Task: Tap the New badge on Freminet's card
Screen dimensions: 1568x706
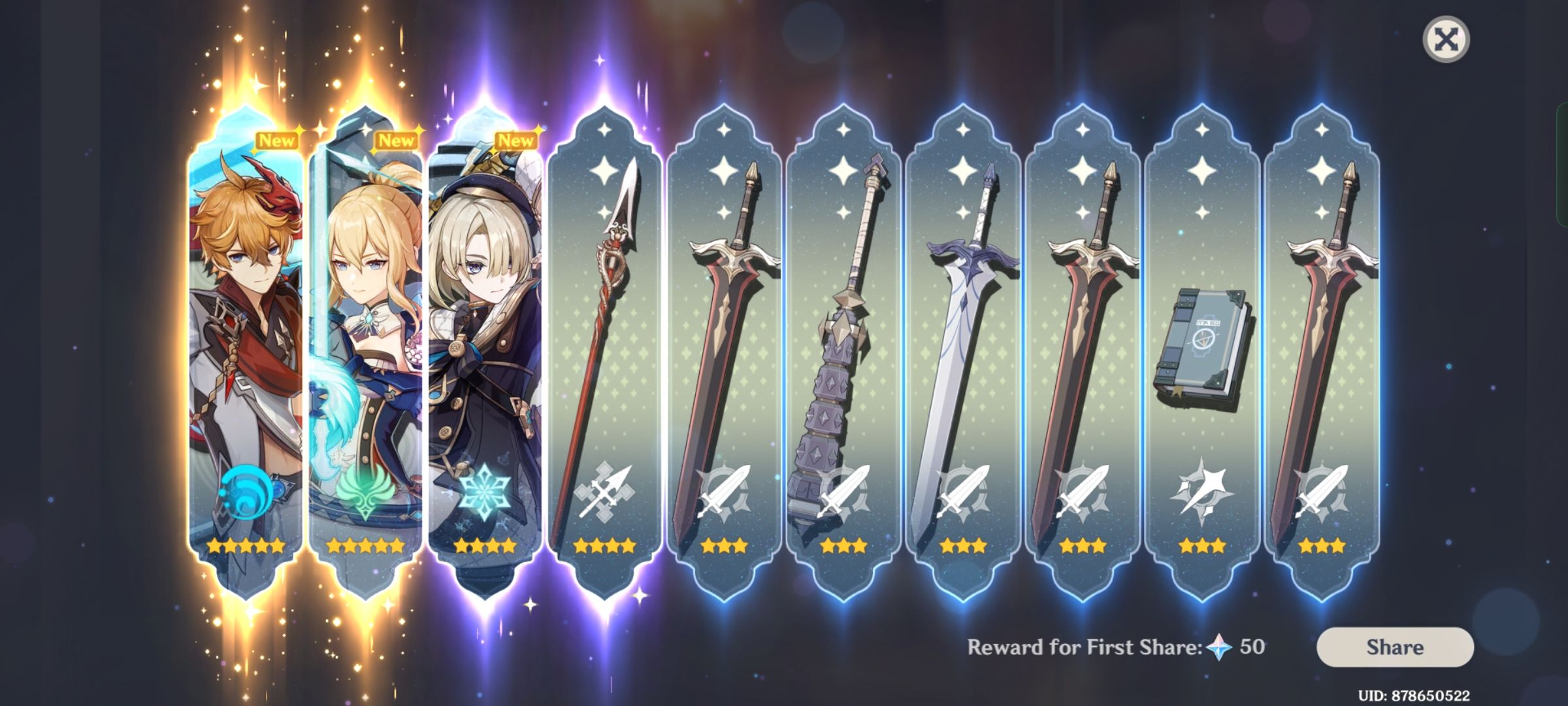Action: [517, 139]
